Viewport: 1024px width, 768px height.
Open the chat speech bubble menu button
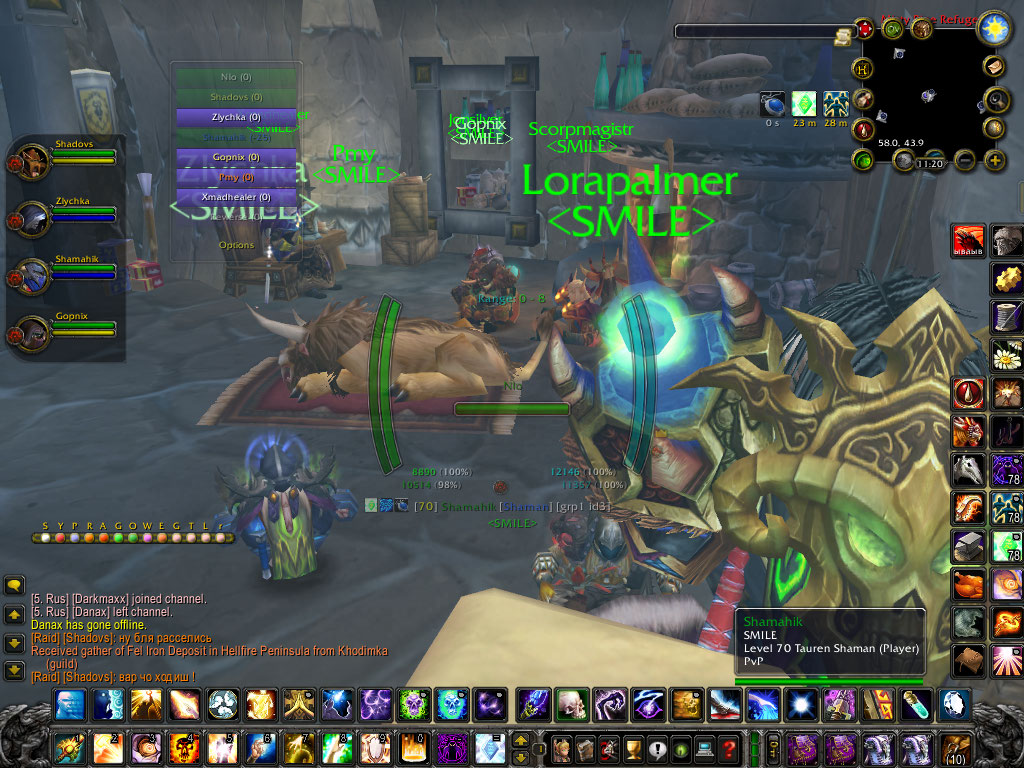(15, 585)
